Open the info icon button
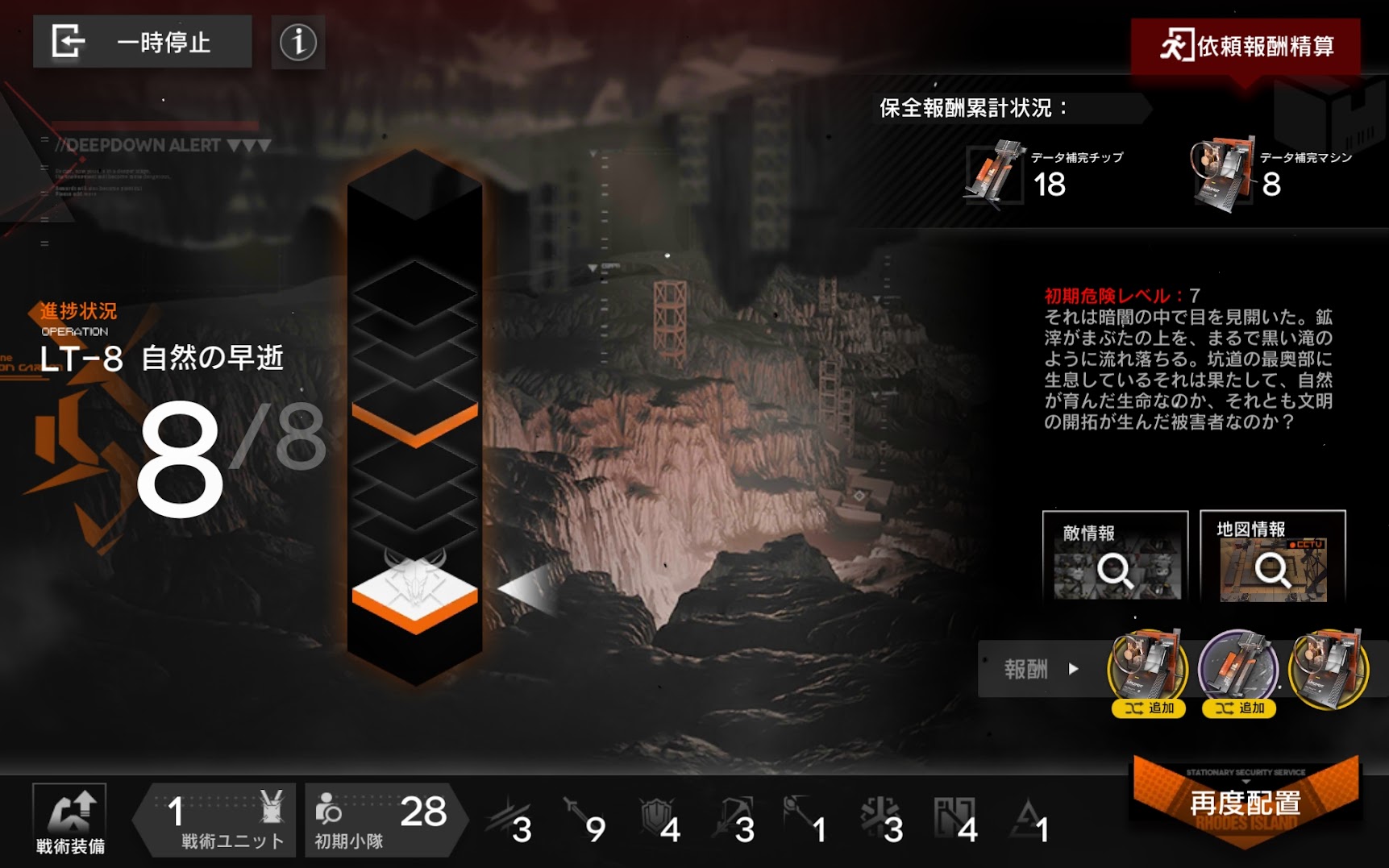 tap(297, 42)
